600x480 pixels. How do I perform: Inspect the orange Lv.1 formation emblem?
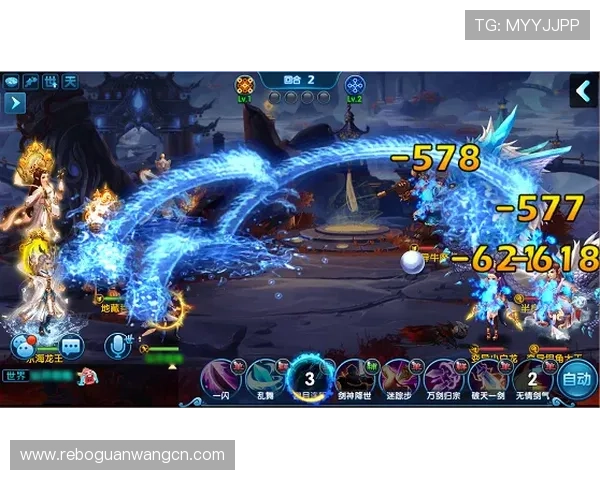(244, 86)
